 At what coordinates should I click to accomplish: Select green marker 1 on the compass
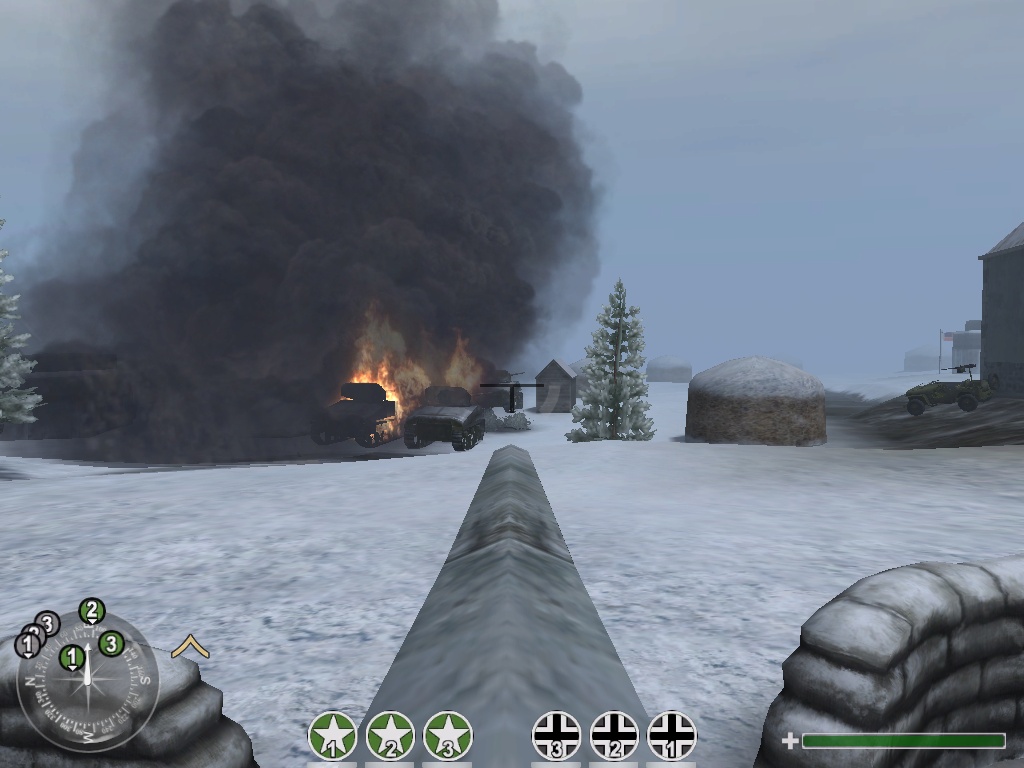pos(71,657)
